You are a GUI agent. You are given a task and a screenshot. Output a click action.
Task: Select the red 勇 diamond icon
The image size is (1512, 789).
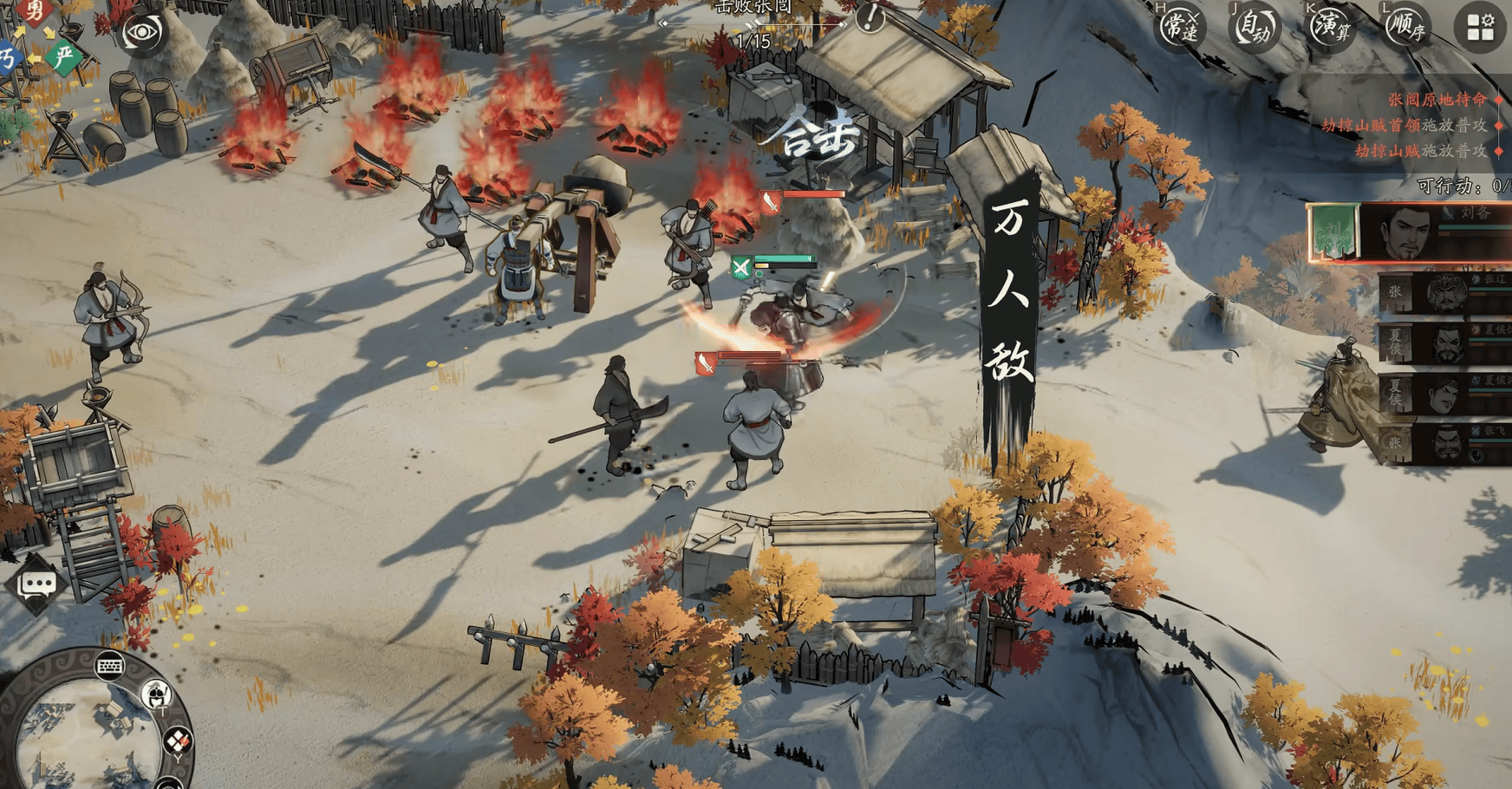tap(35, 11)
